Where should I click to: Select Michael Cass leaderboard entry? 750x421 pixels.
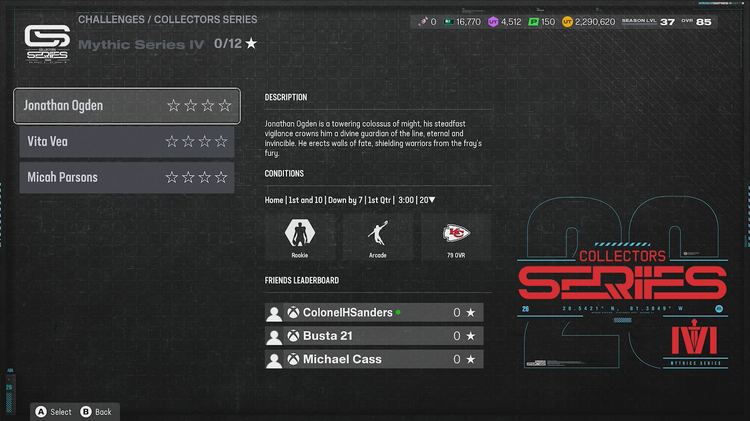tap(378, 359)
